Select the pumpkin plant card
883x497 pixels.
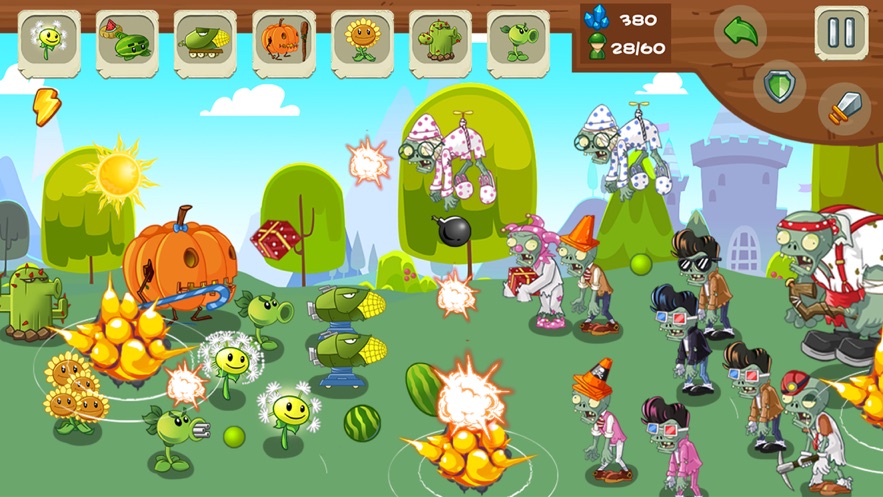click(x=283, y=42)
